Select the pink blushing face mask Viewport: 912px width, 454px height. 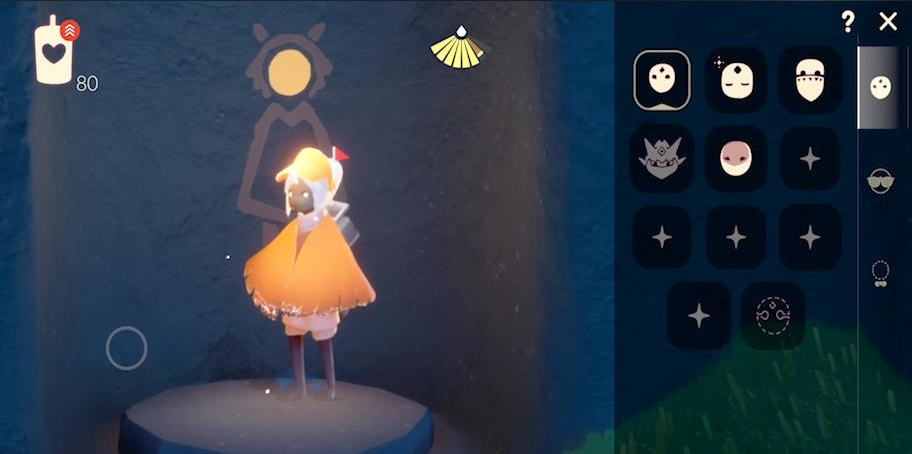pos(736,158)
